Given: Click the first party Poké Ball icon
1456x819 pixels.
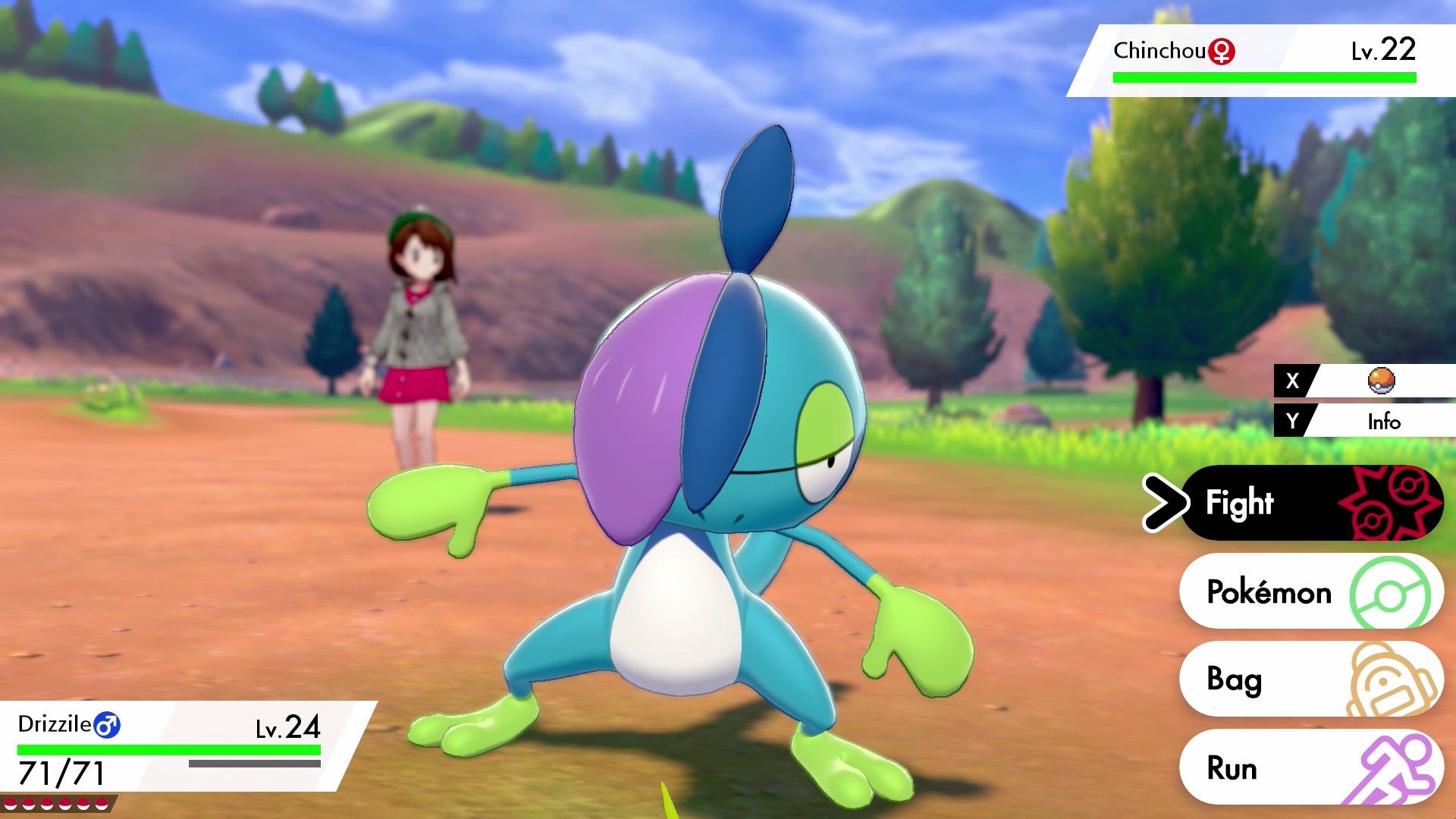Looking at the screenshot, I should click(x=11, y=805).
